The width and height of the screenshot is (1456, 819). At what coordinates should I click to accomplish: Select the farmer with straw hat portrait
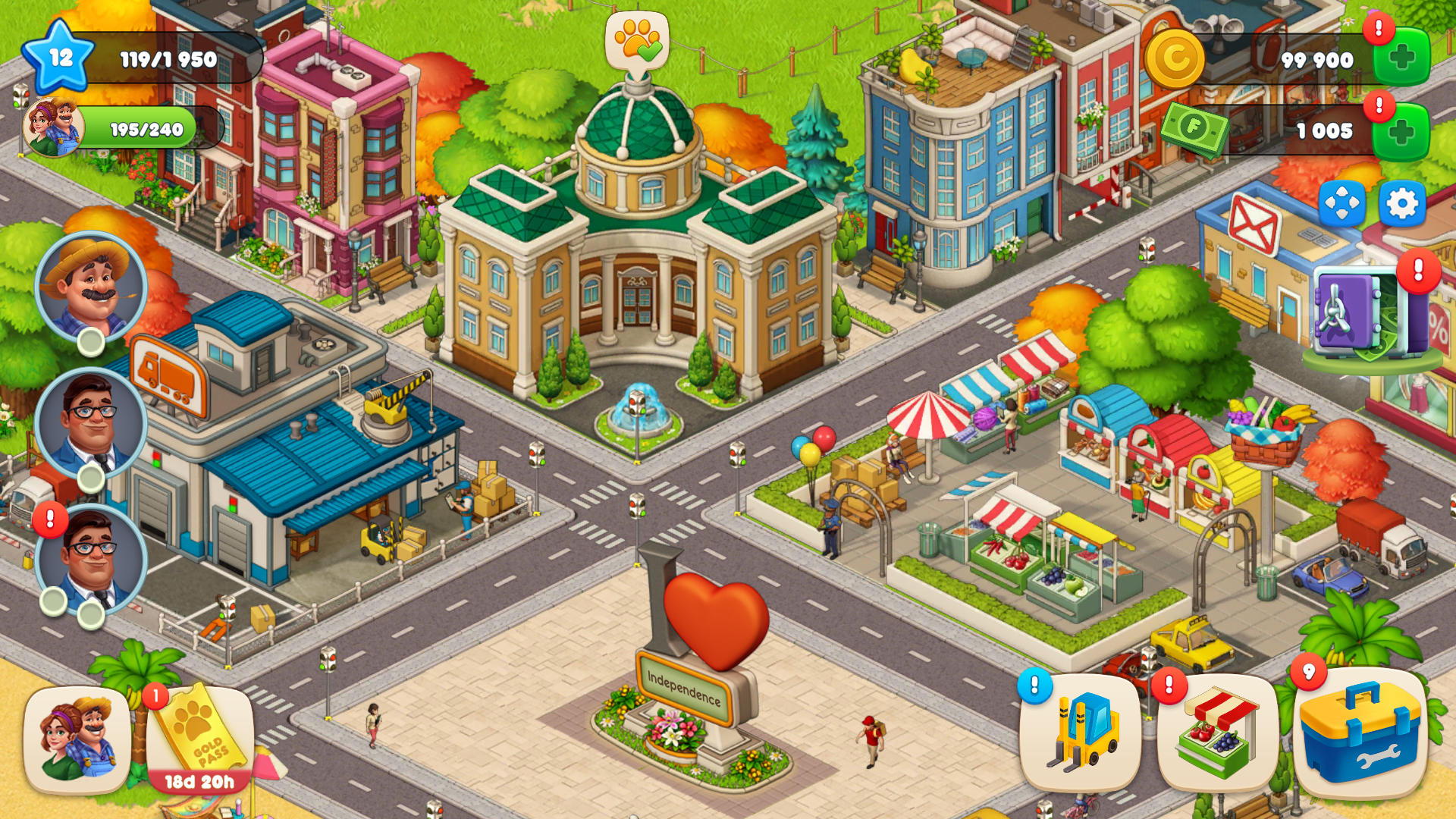click(91, 290)
